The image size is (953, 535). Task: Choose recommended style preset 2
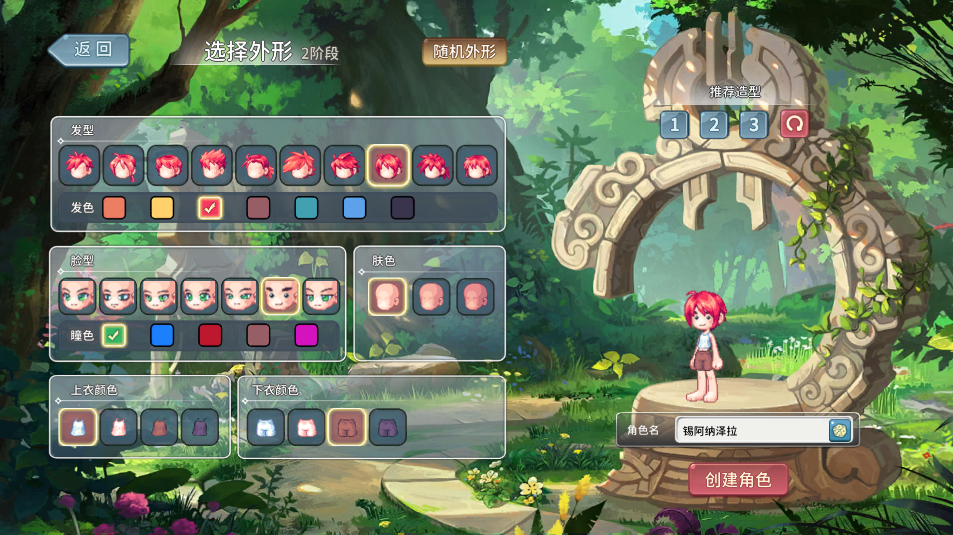click(713, 124)
